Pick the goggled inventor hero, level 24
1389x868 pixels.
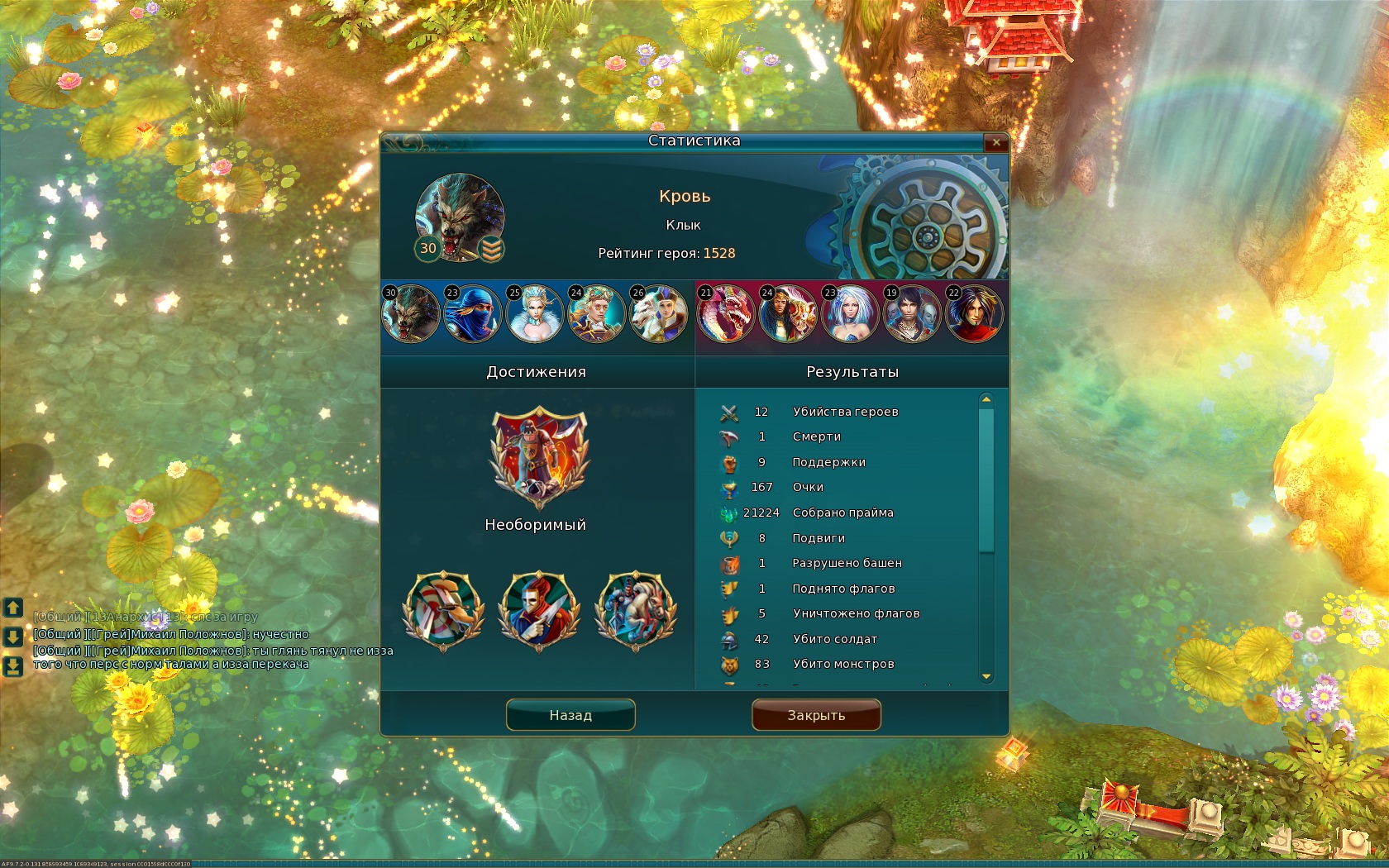coord(597,313)
